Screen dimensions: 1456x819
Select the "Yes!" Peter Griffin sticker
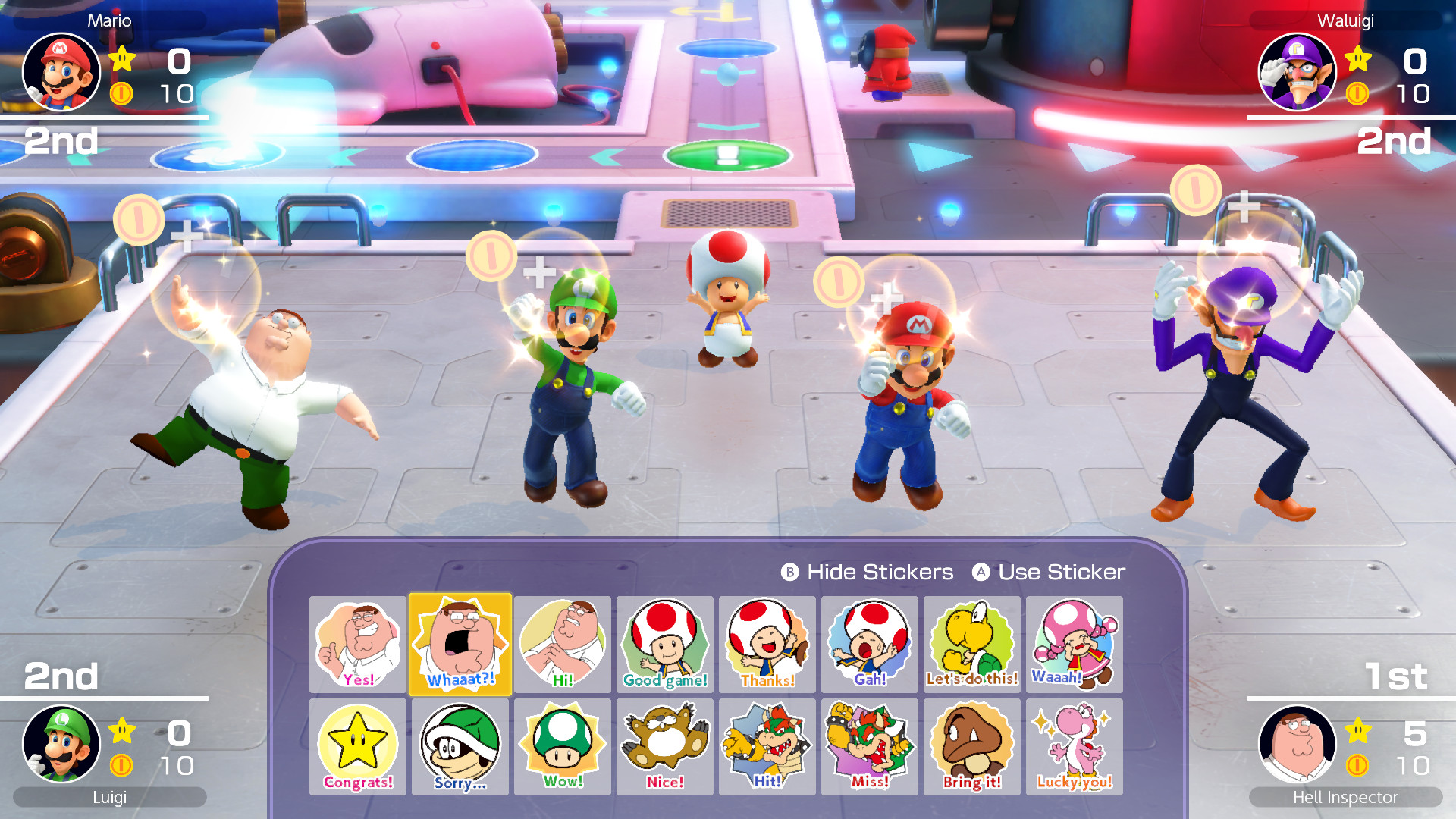357,644
